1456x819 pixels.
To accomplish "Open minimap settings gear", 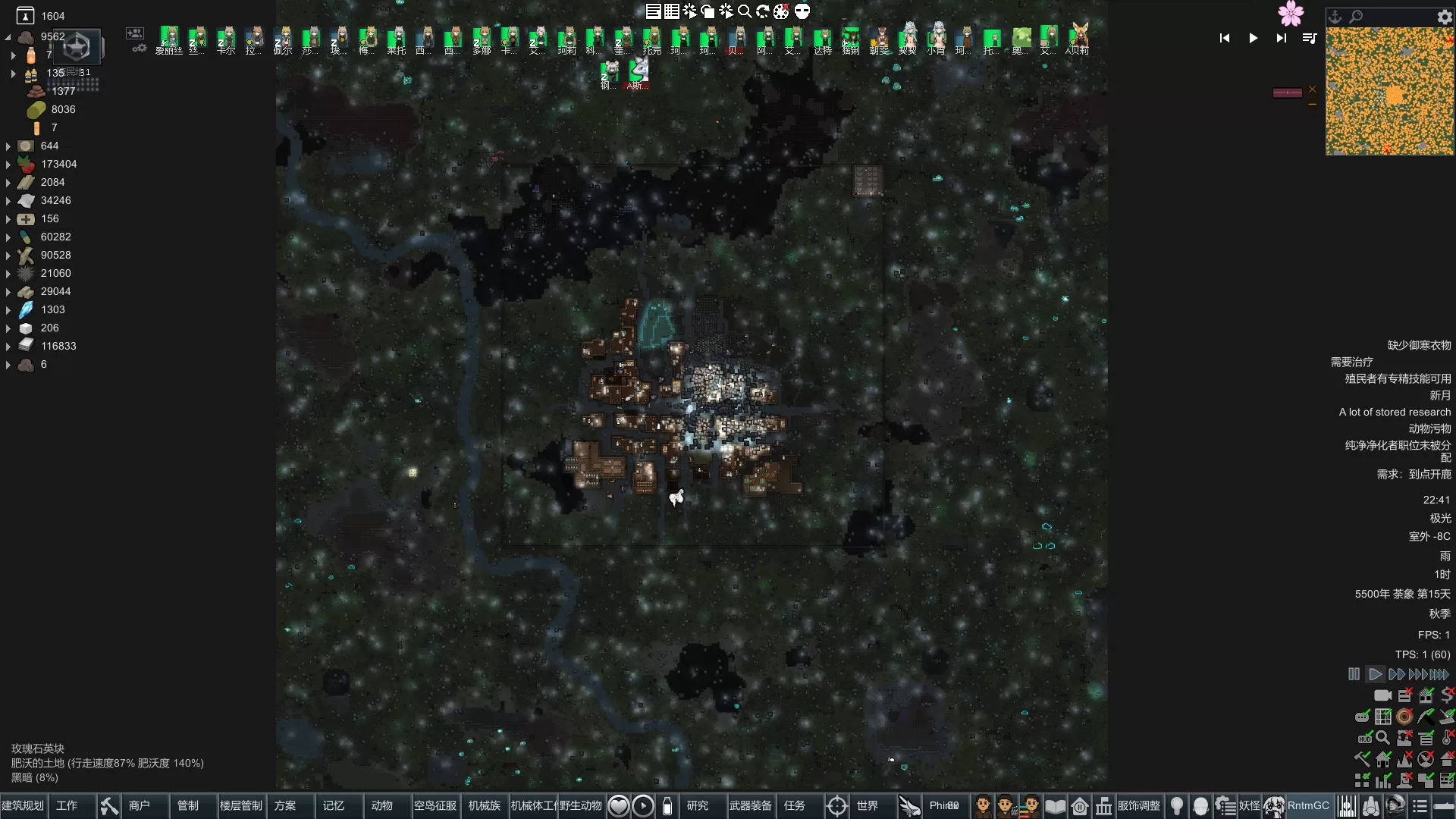I will 1445,16.
